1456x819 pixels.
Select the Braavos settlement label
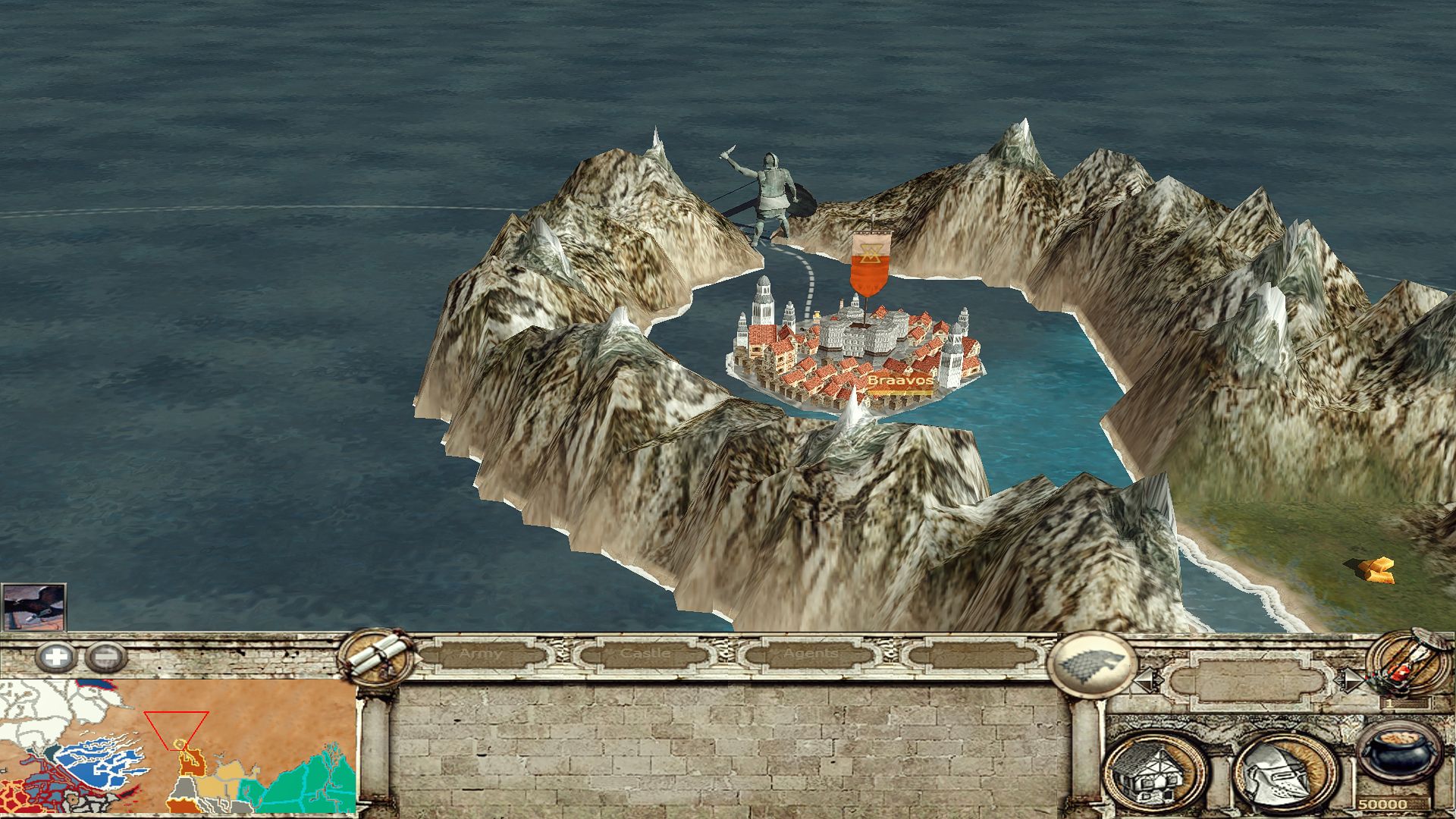[x=899, y=381]
